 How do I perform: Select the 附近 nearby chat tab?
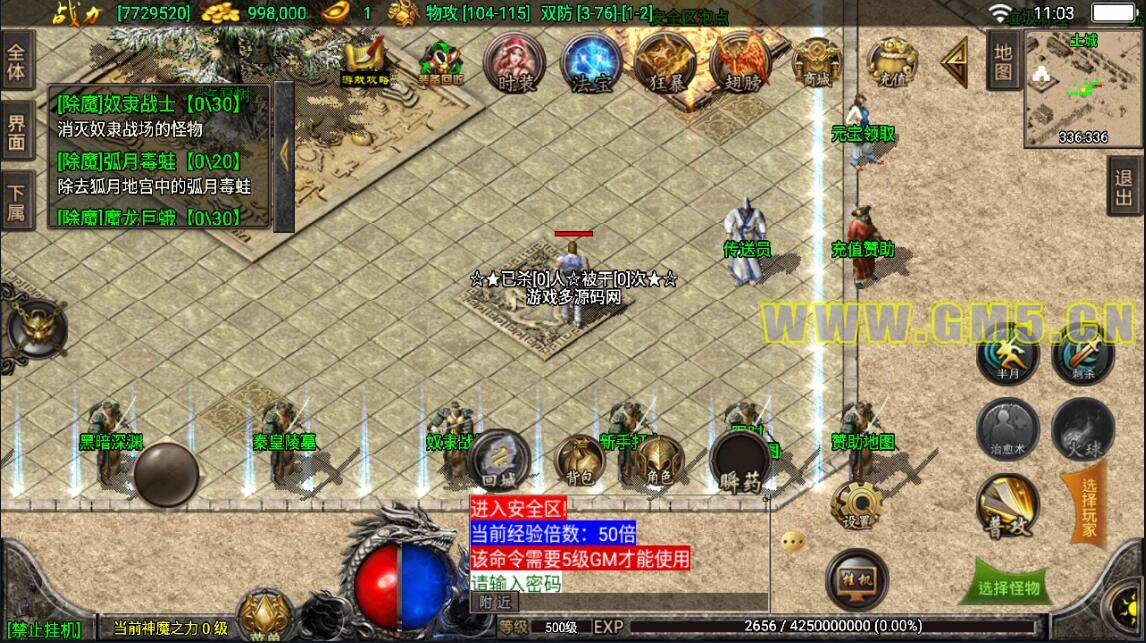(x=495, y=602)
